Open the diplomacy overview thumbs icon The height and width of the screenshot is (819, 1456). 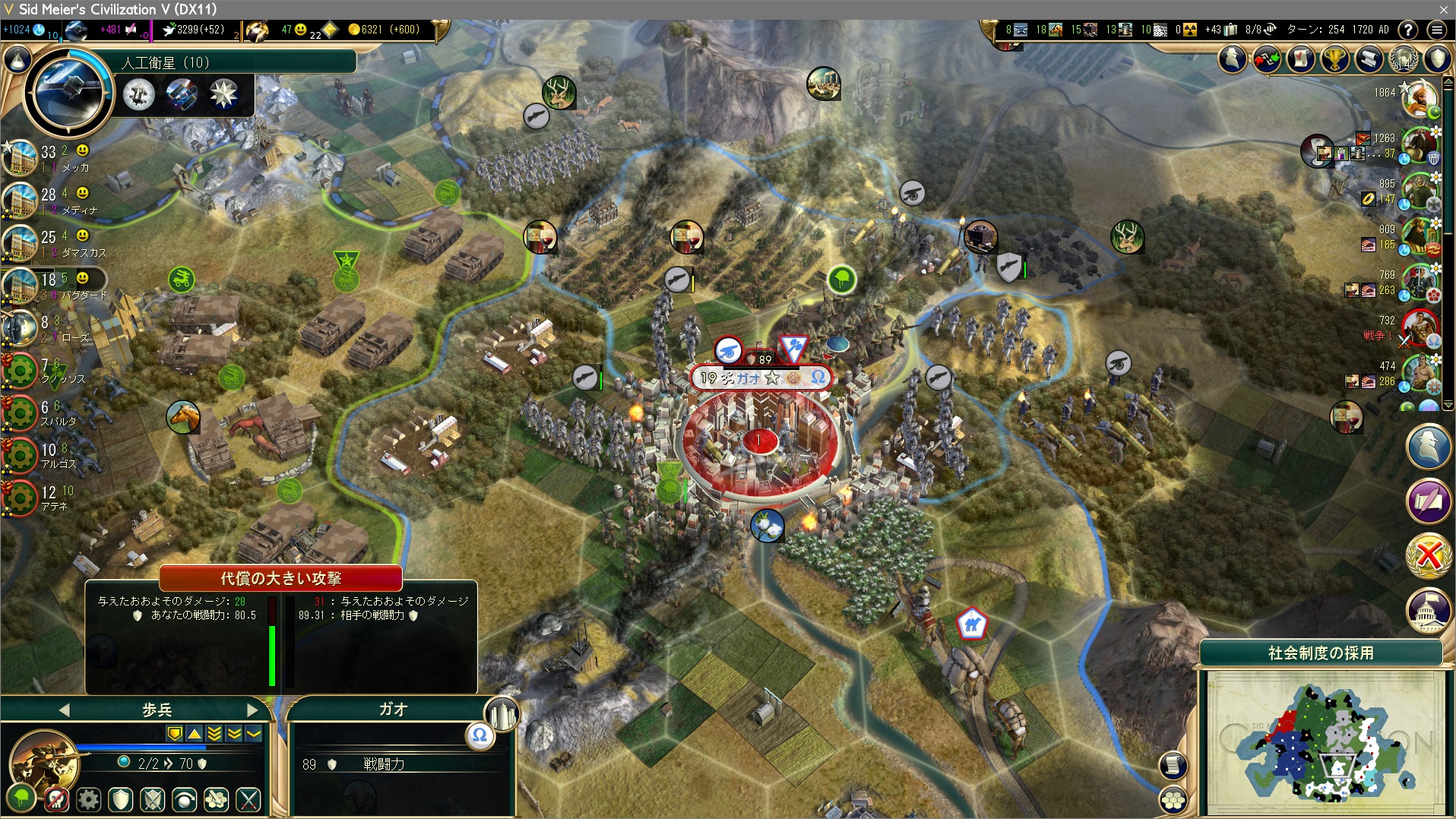tap(1266, 59)
